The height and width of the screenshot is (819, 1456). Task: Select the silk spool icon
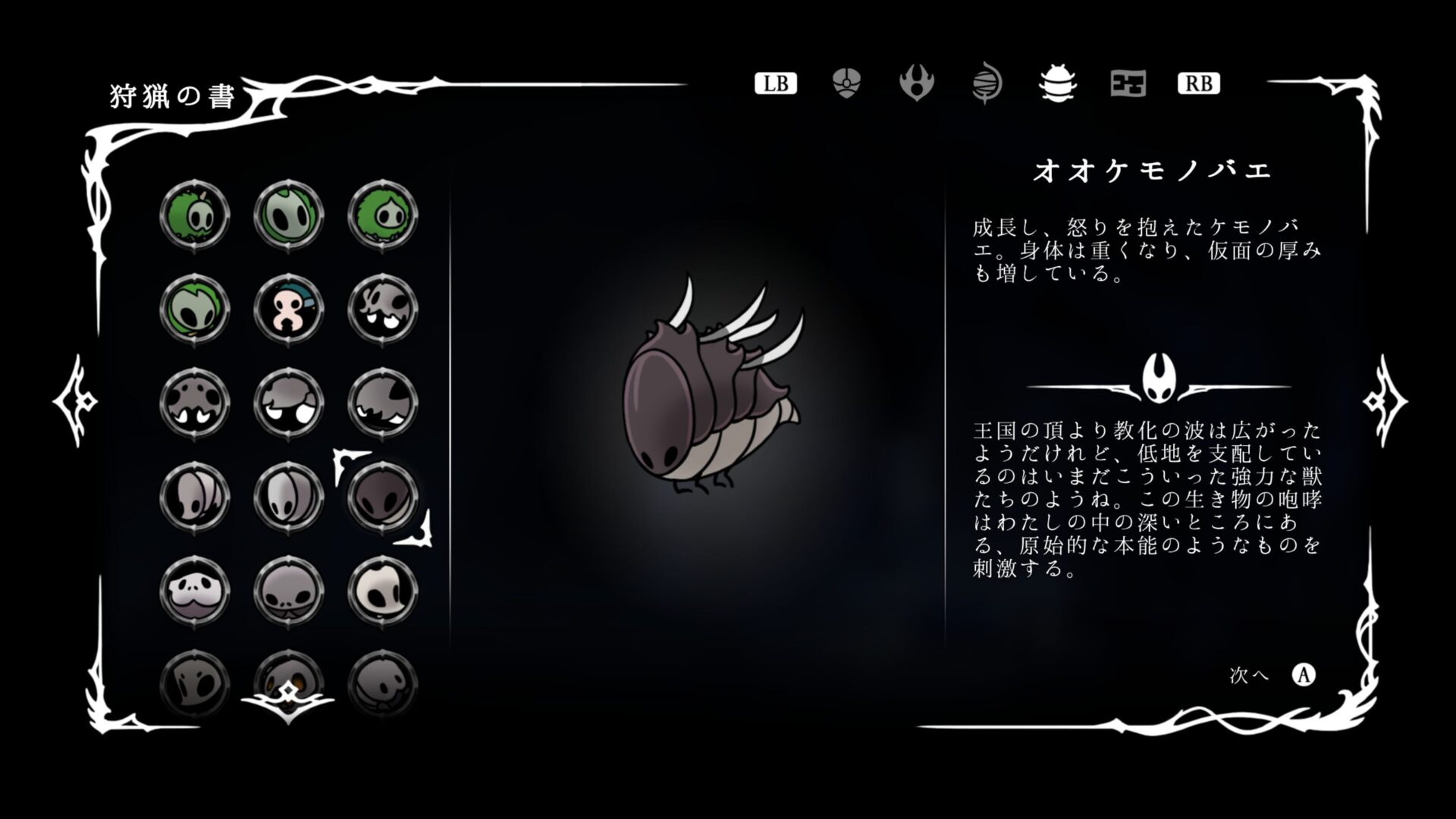coord(986,83)
